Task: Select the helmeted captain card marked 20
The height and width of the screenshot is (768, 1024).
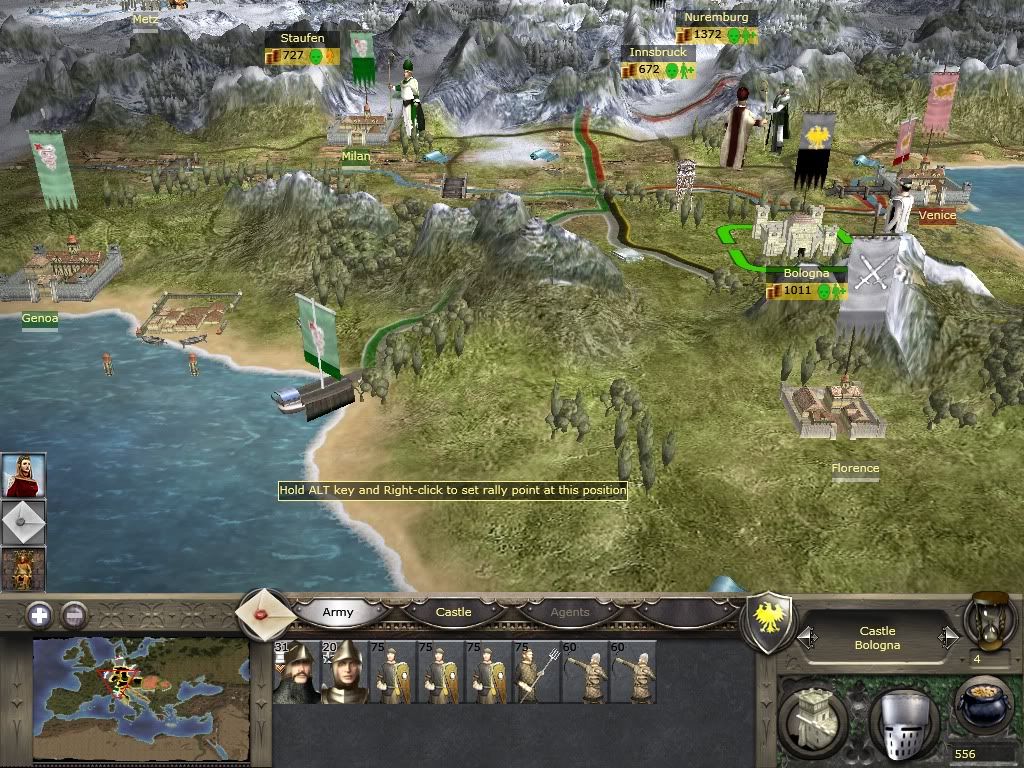Action: coord(344,672)
